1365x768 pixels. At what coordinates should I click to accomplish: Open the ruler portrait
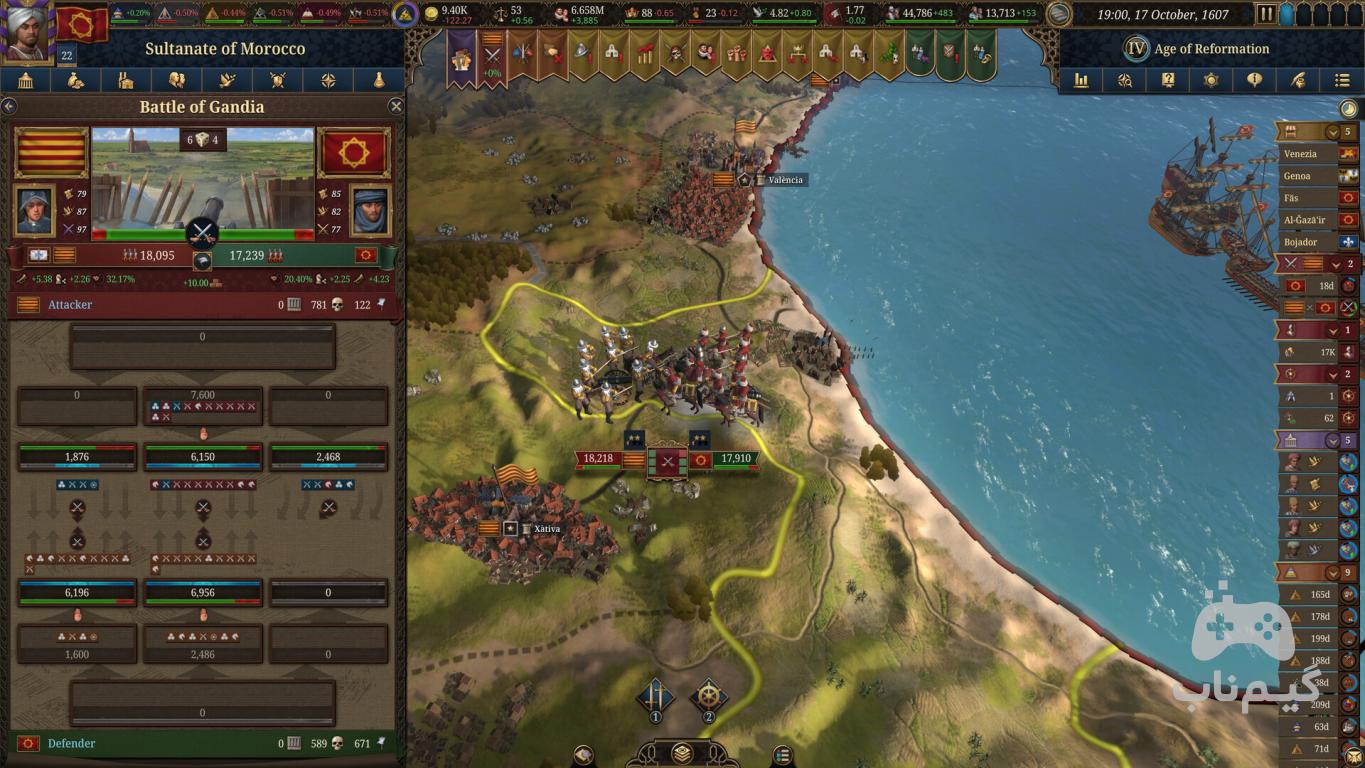pos(27,30)
